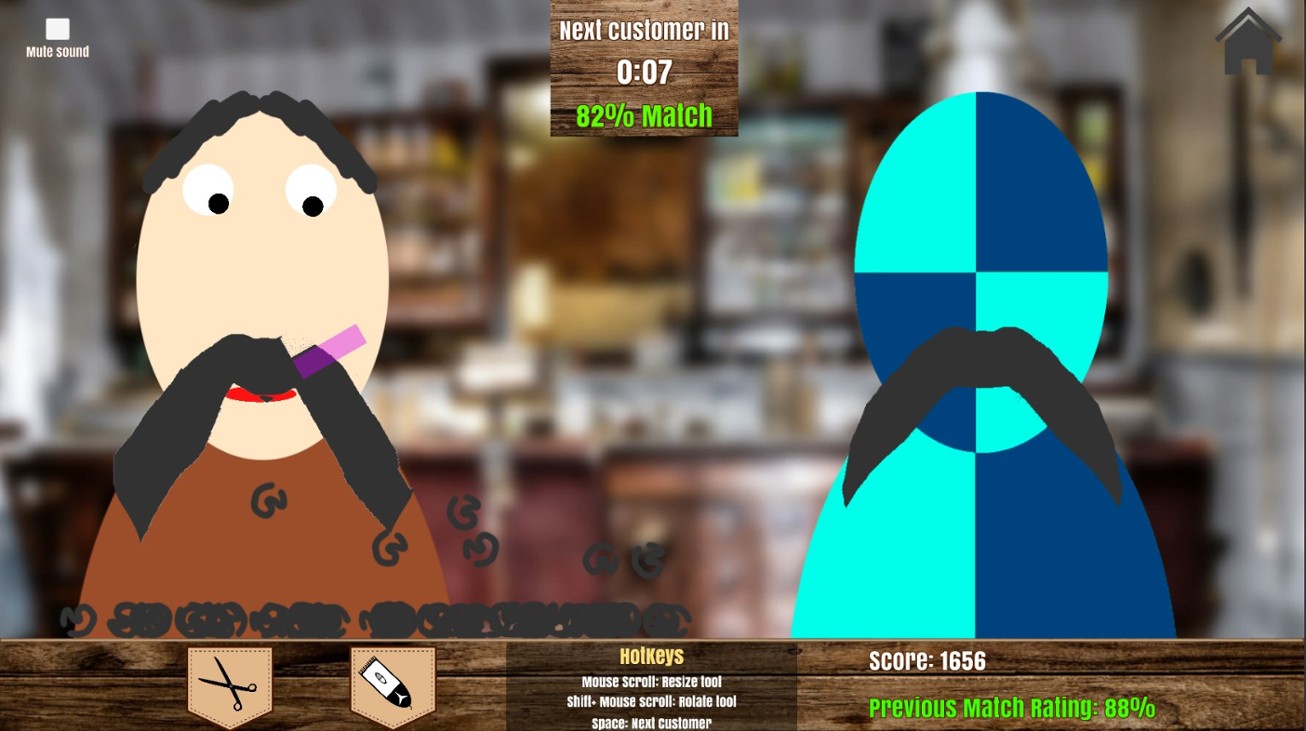Image resolution: width=1306 pixels, height=731 pixels.
Task: Click the home icon to exit
Action: [x=1247, y=42]
